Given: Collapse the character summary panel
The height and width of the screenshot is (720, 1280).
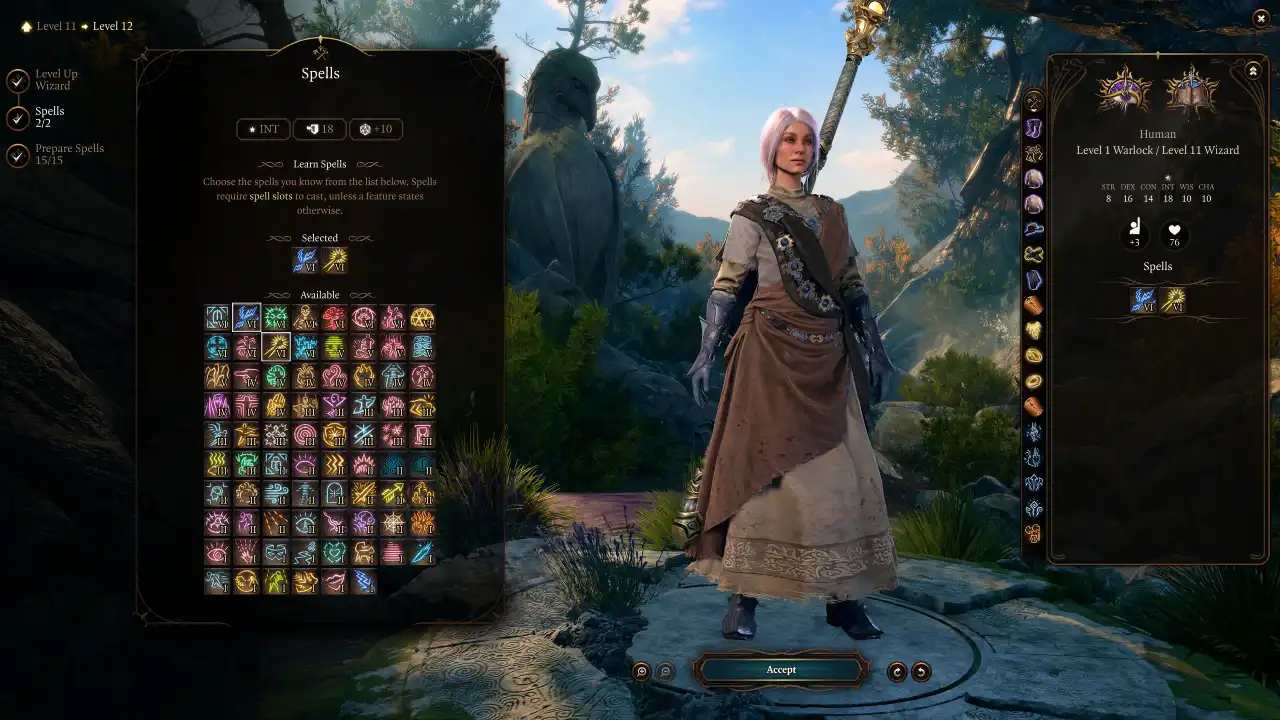Looking at the screenshot, I should click(x=1253, y=71).
